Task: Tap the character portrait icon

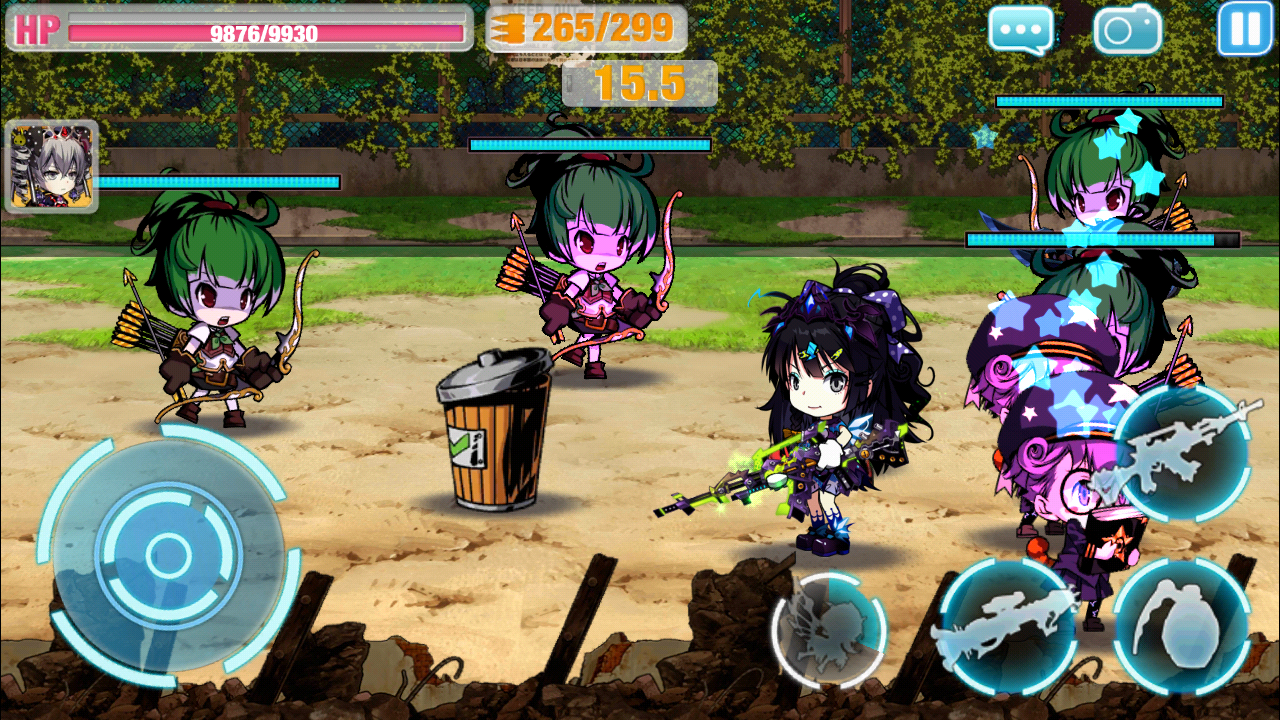Action: click(52, 167)
